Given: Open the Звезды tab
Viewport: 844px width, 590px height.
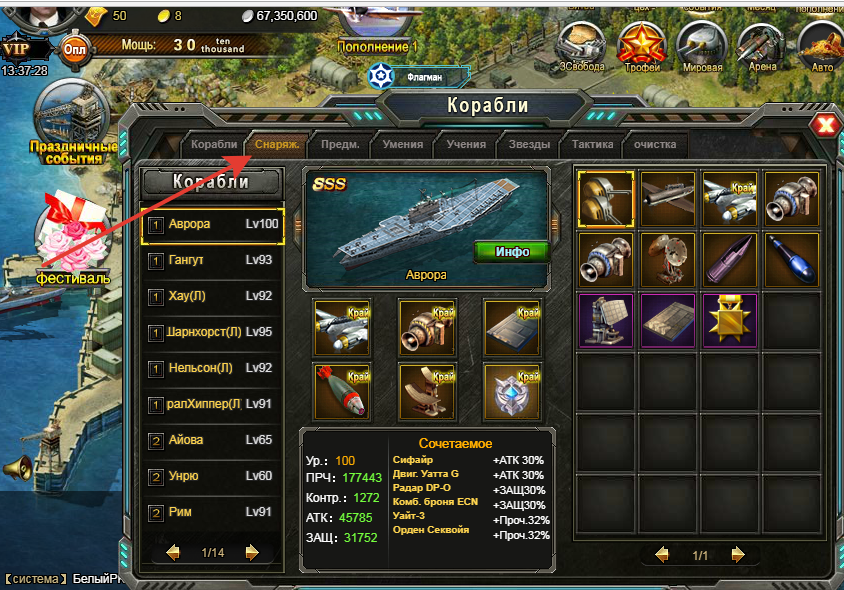Looking at the screenshot, I should click(x=529, y=144).
